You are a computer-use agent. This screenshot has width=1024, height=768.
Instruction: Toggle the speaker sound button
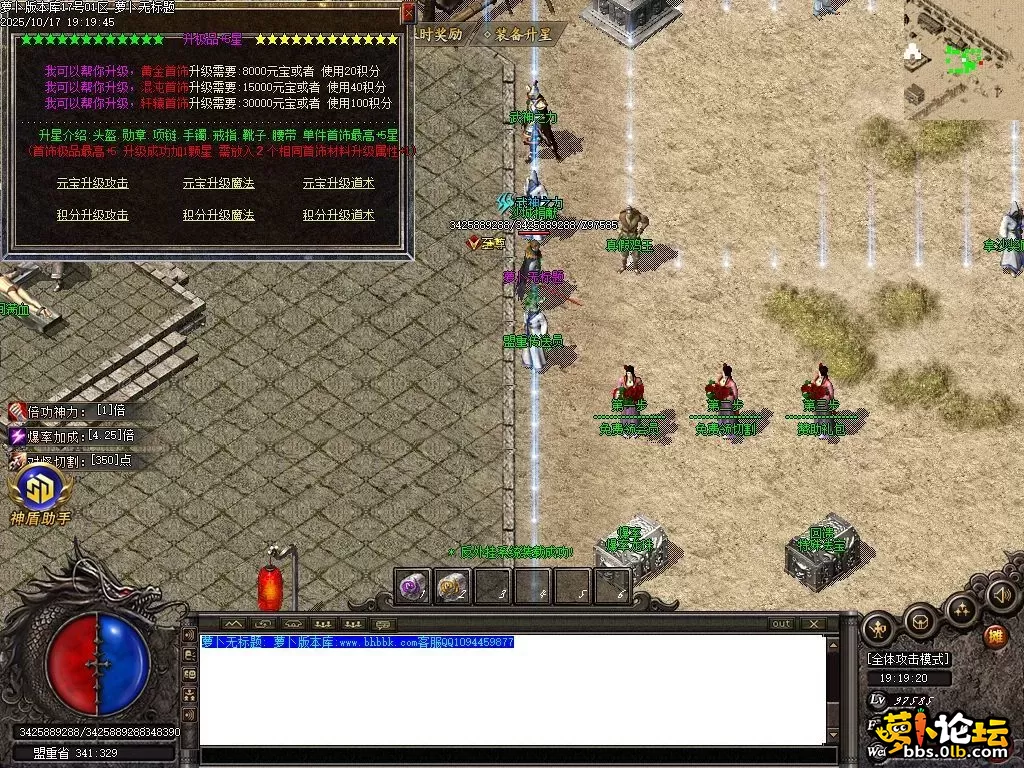click(1001, 595)
